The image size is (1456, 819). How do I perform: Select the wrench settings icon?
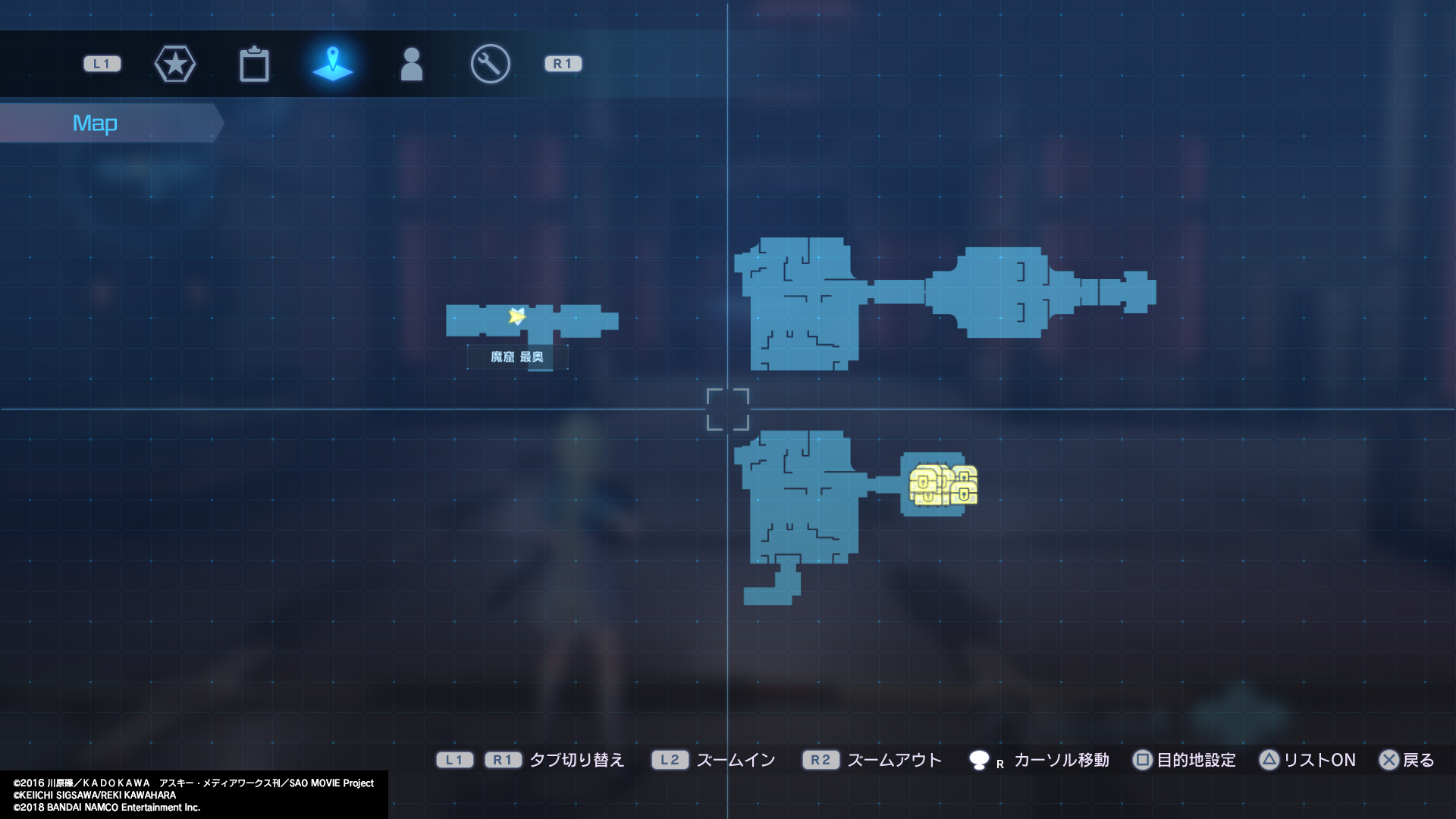(489, 64)
